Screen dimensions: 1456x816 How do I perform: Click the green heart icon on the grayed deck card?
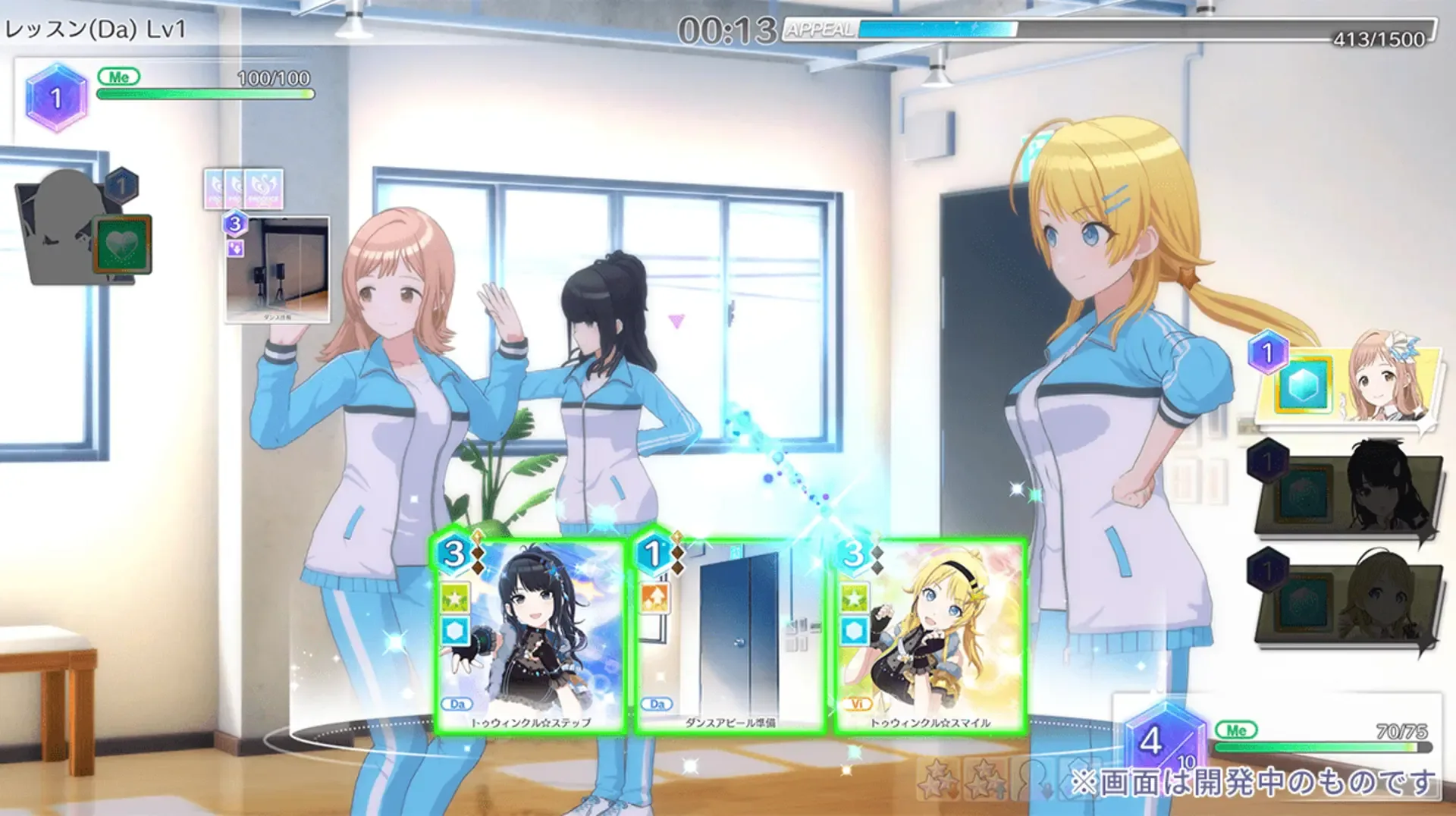tap(124, 244)
